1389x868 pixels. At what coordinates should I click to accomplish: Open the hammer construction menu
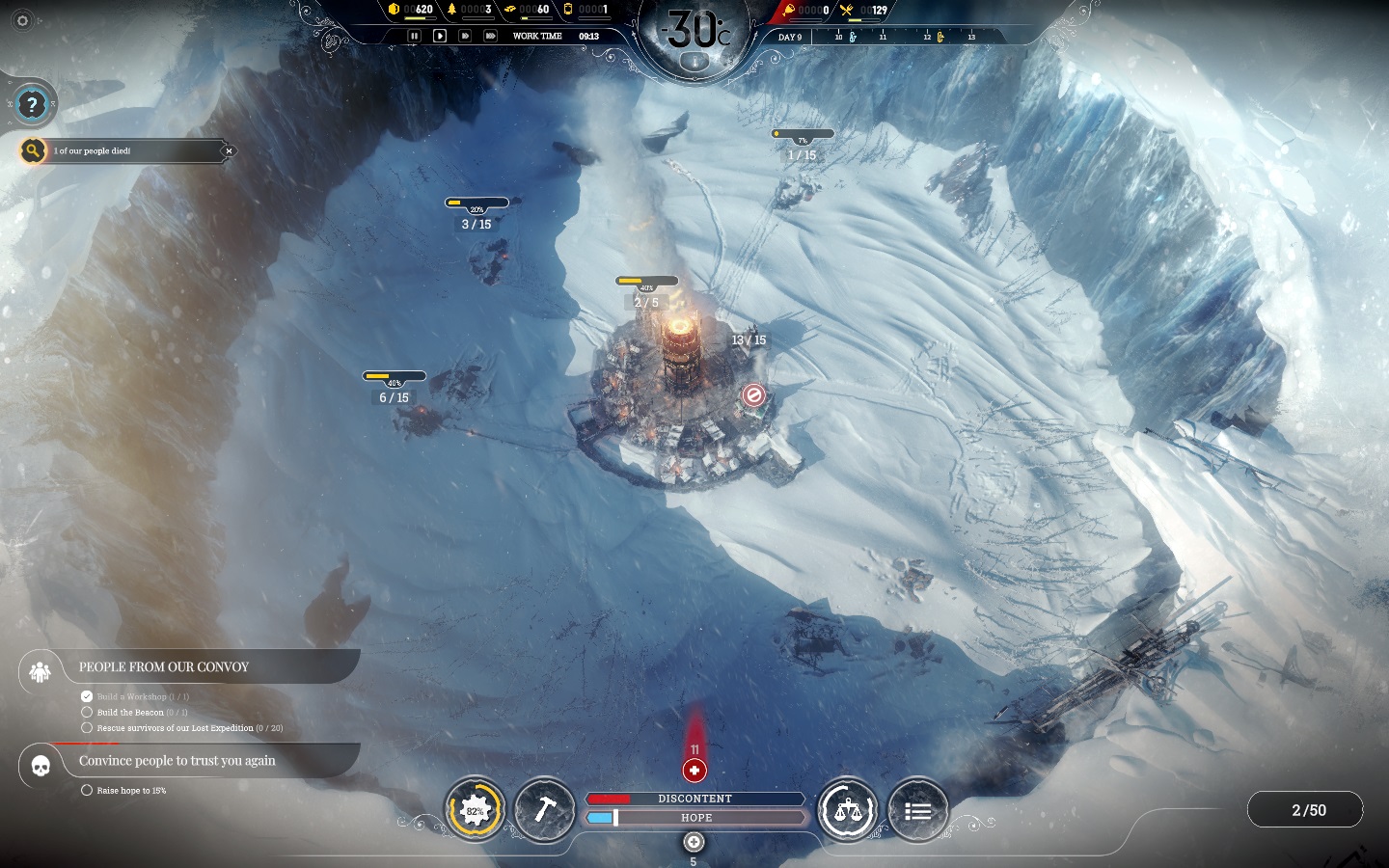tap(544, 810)
